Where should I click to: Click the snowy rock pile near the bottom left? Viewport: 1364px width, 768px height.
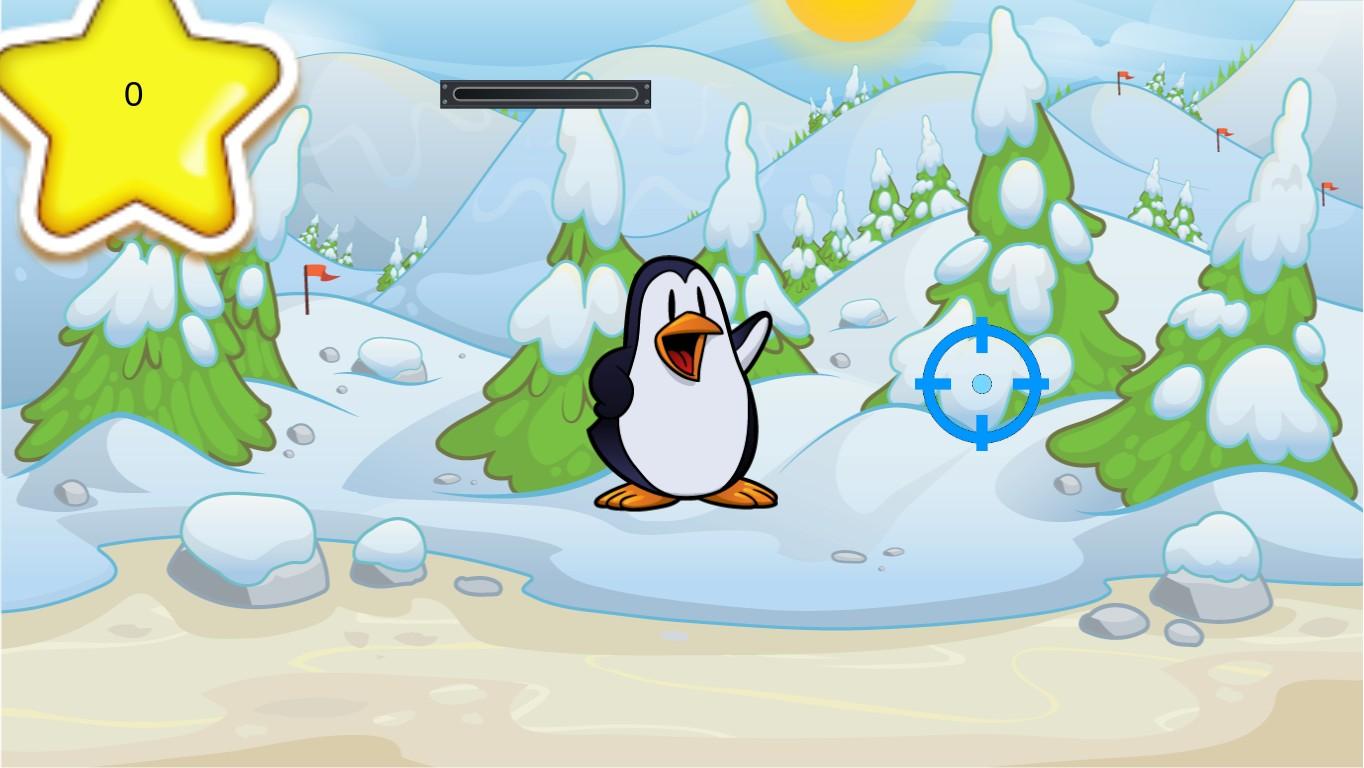[x=250, y=545]
